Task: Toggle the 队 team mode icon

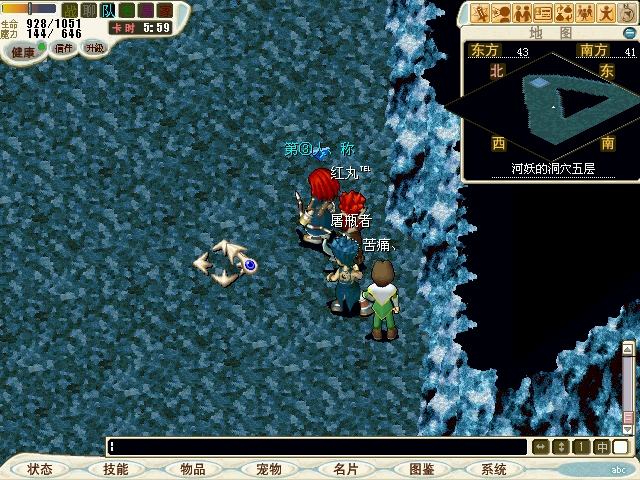Action: pos(108,10)
